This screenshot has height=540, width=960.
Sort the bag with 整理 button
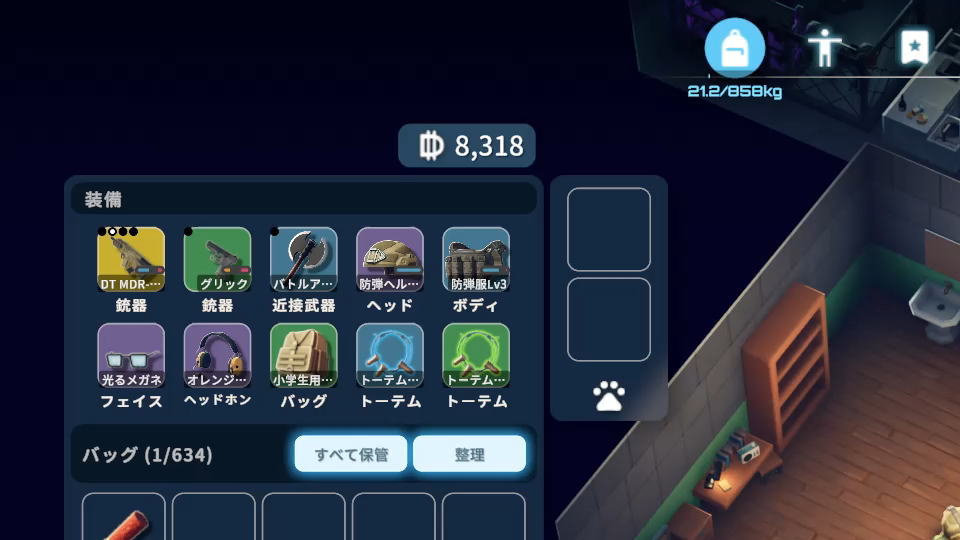click(x=469, y=454)
